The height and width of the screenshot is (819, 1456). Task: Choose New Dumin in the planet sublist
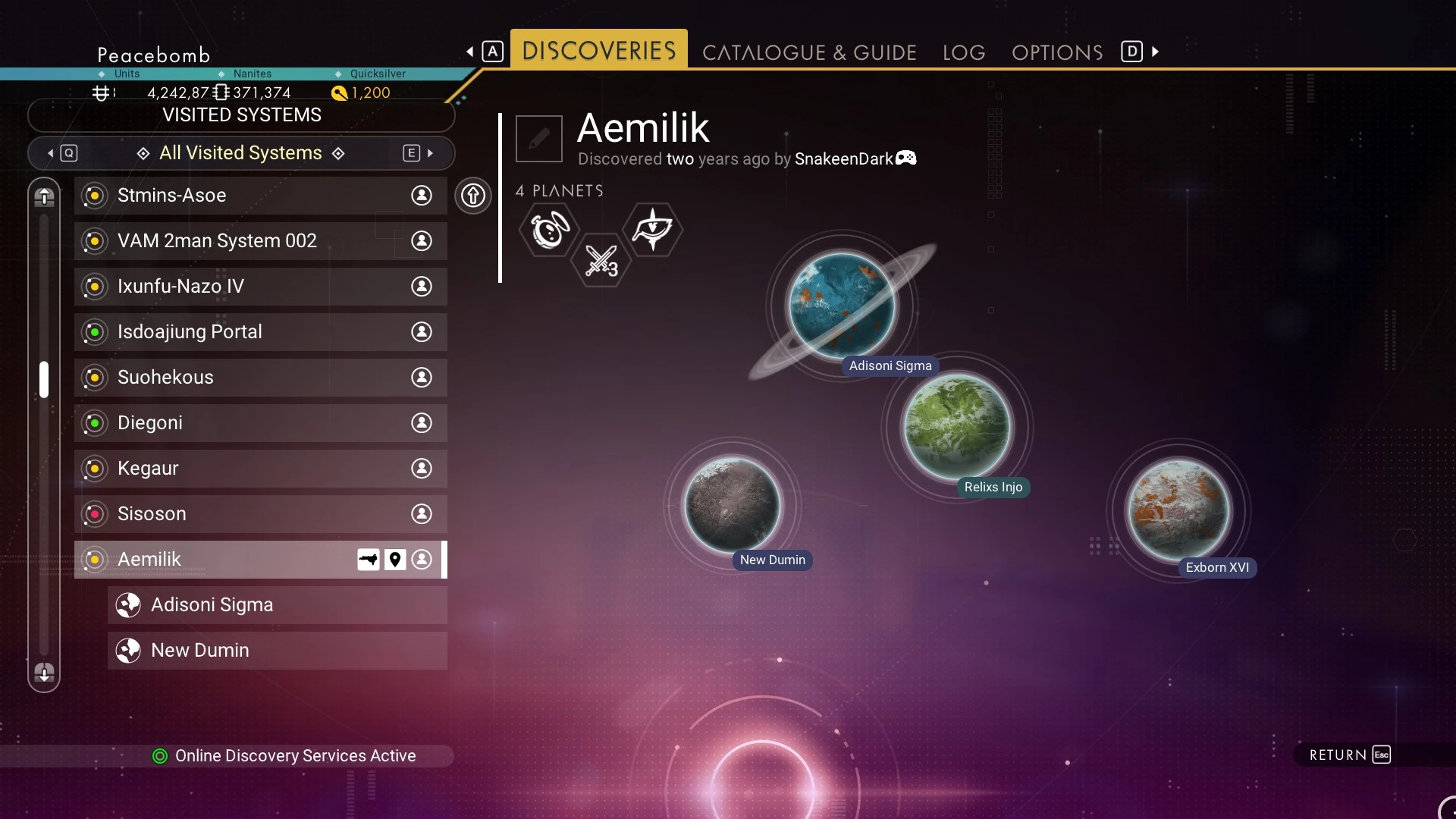tap(277, 651)
